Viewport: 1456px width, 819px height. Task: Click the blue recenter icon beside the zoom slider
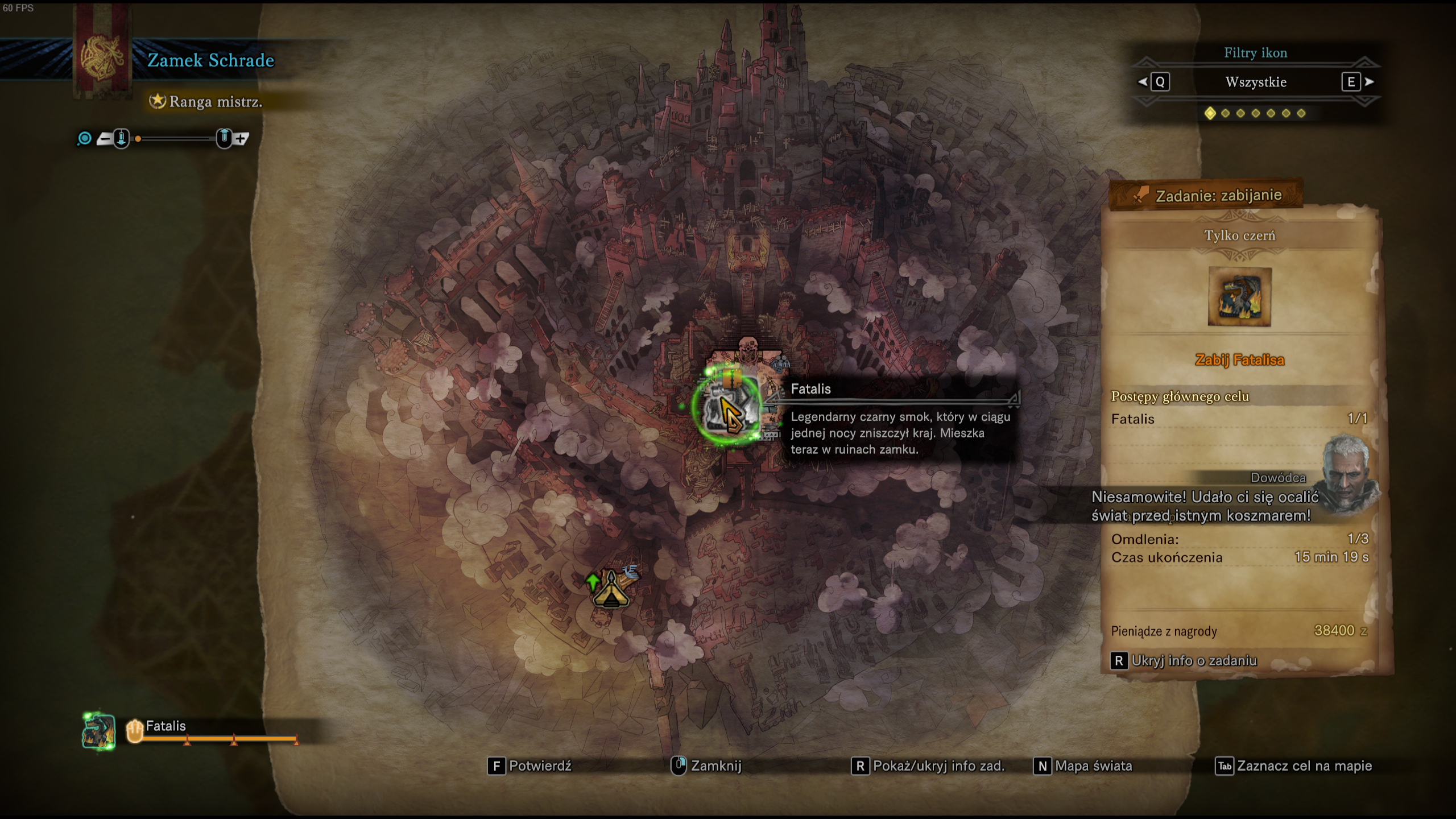[x=84, y=138]
